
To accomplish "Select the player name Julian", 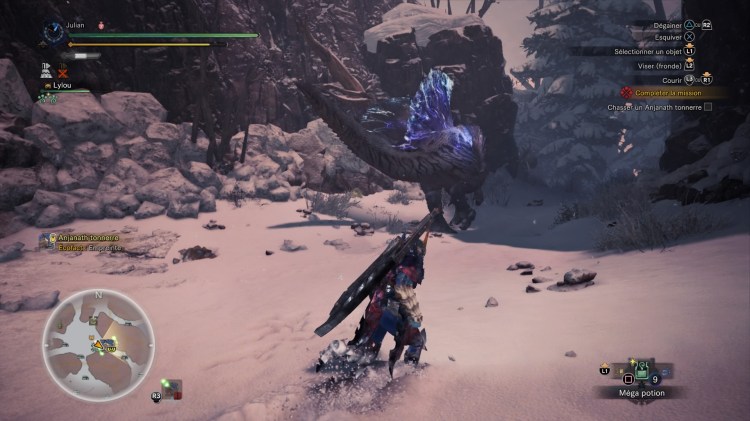I will [76, 25].
